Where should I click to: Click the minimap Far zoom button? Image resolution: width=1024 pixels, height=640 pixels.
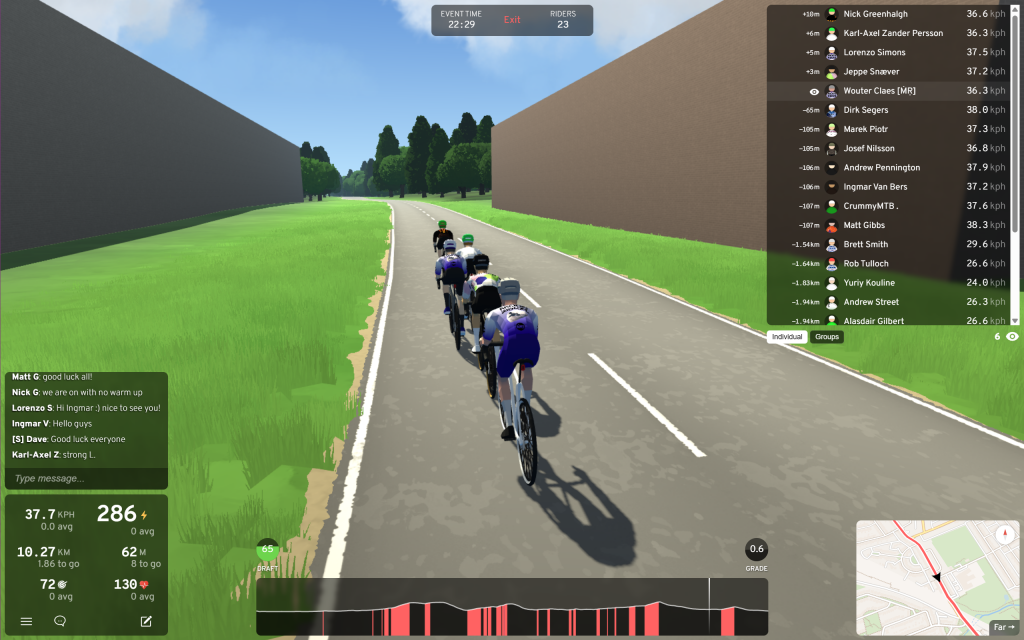pos(1002,627)
